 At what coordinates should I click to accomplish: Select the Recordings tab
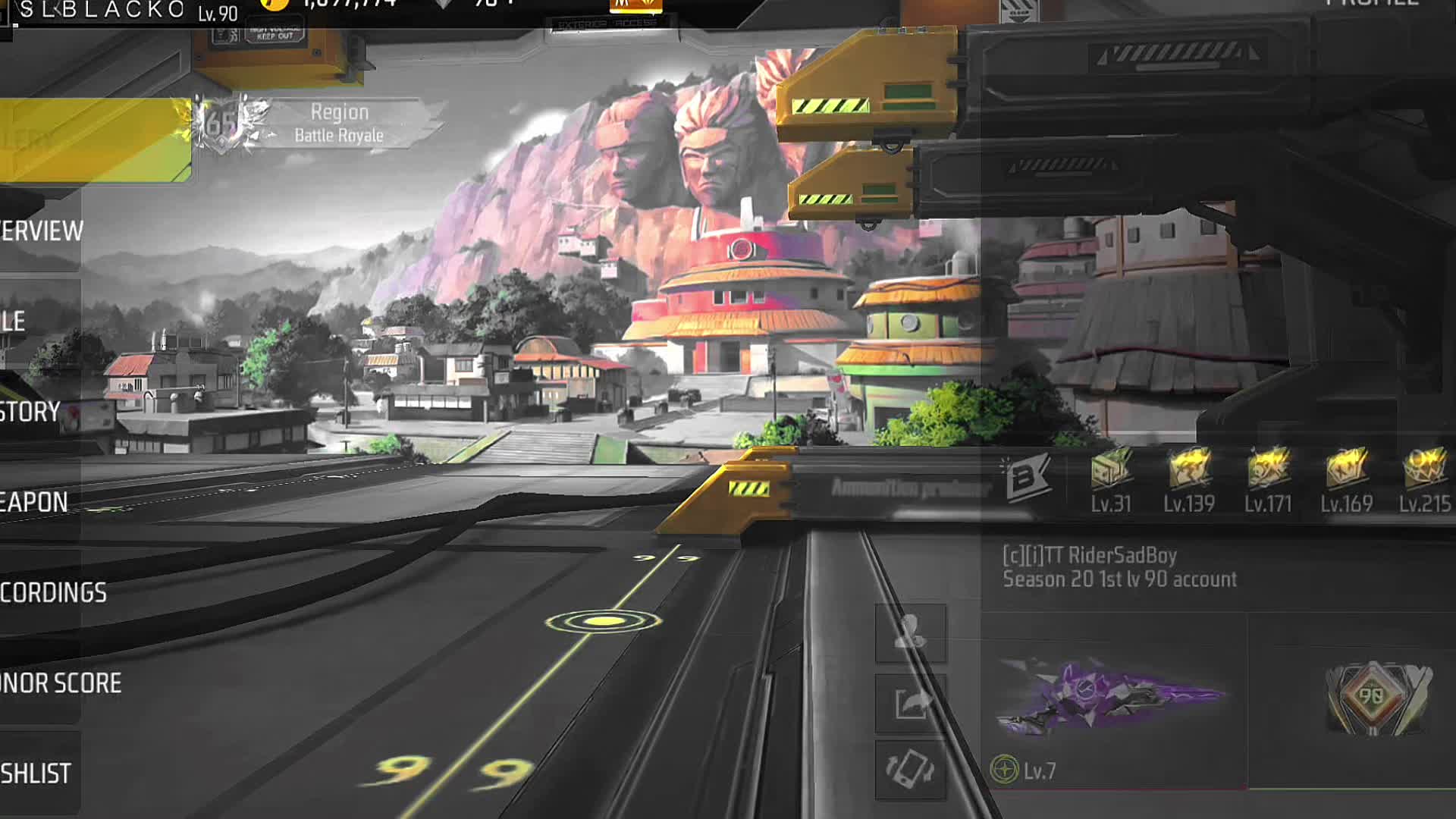point(52,592)
